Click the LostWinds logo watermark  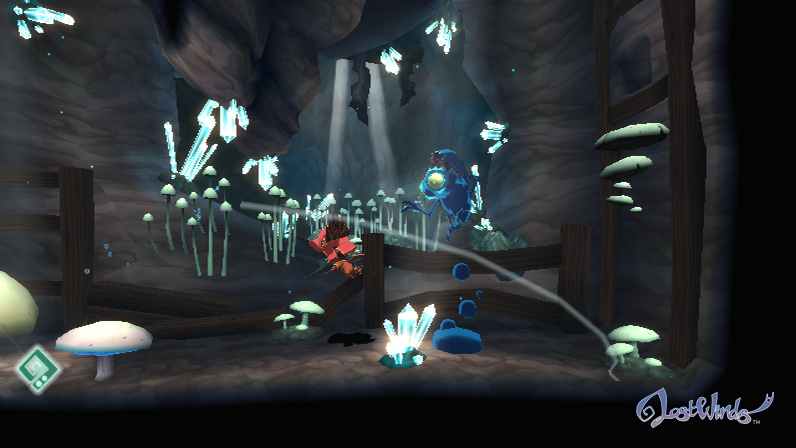pos(704,405)
